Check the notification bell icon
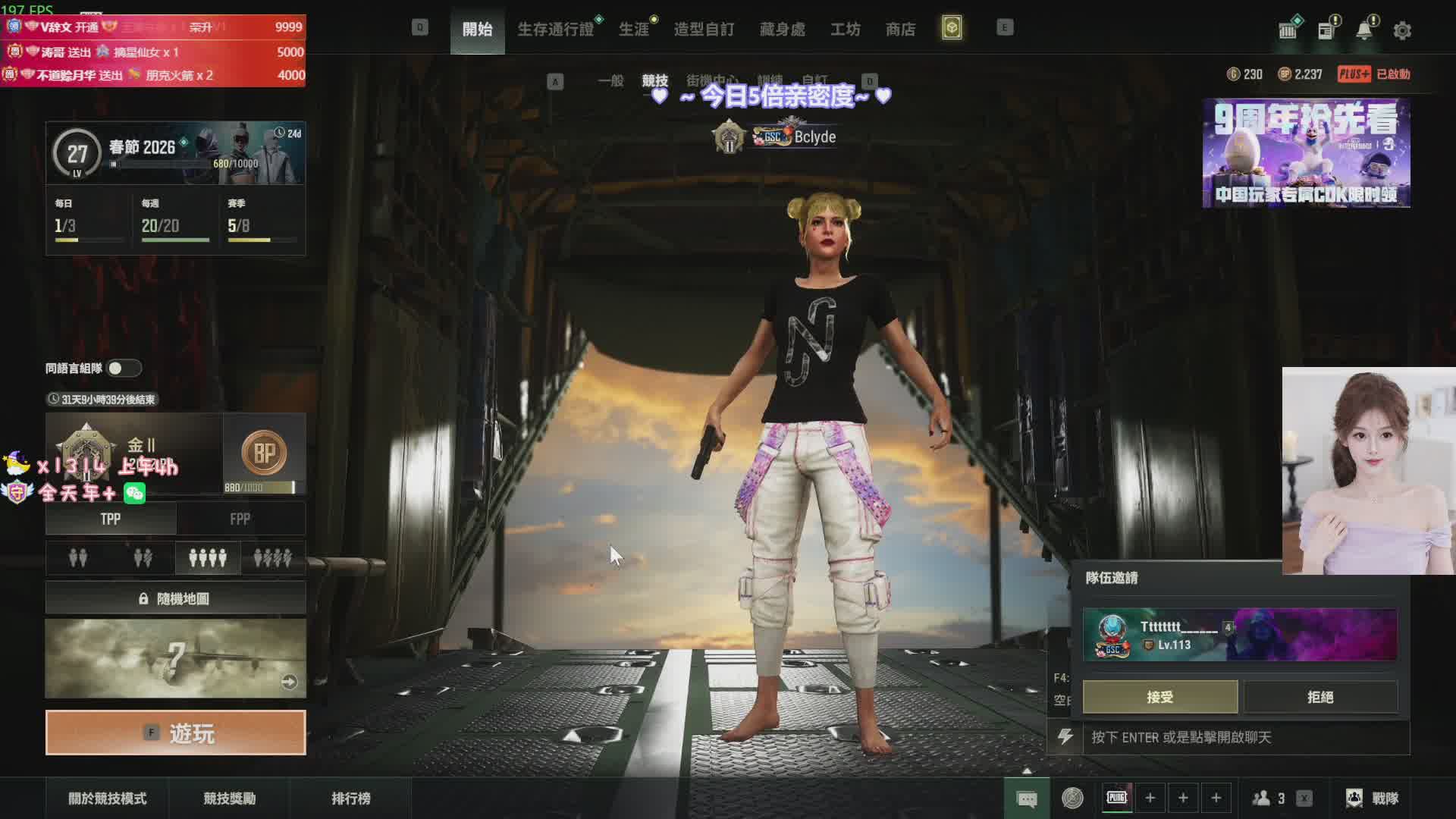Viewport: 1456px width, 819px height. pyautogui.click(x=1364, y=31)
